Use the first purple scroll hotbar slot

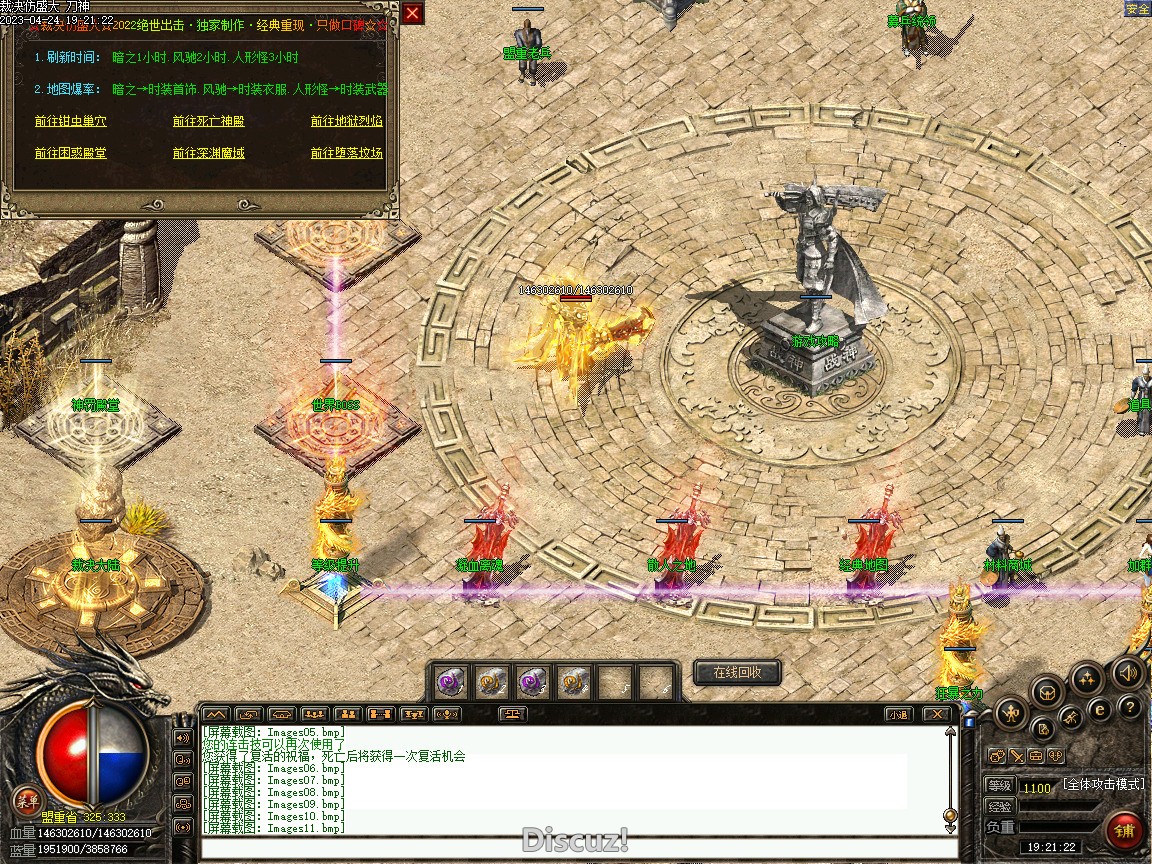450,682
